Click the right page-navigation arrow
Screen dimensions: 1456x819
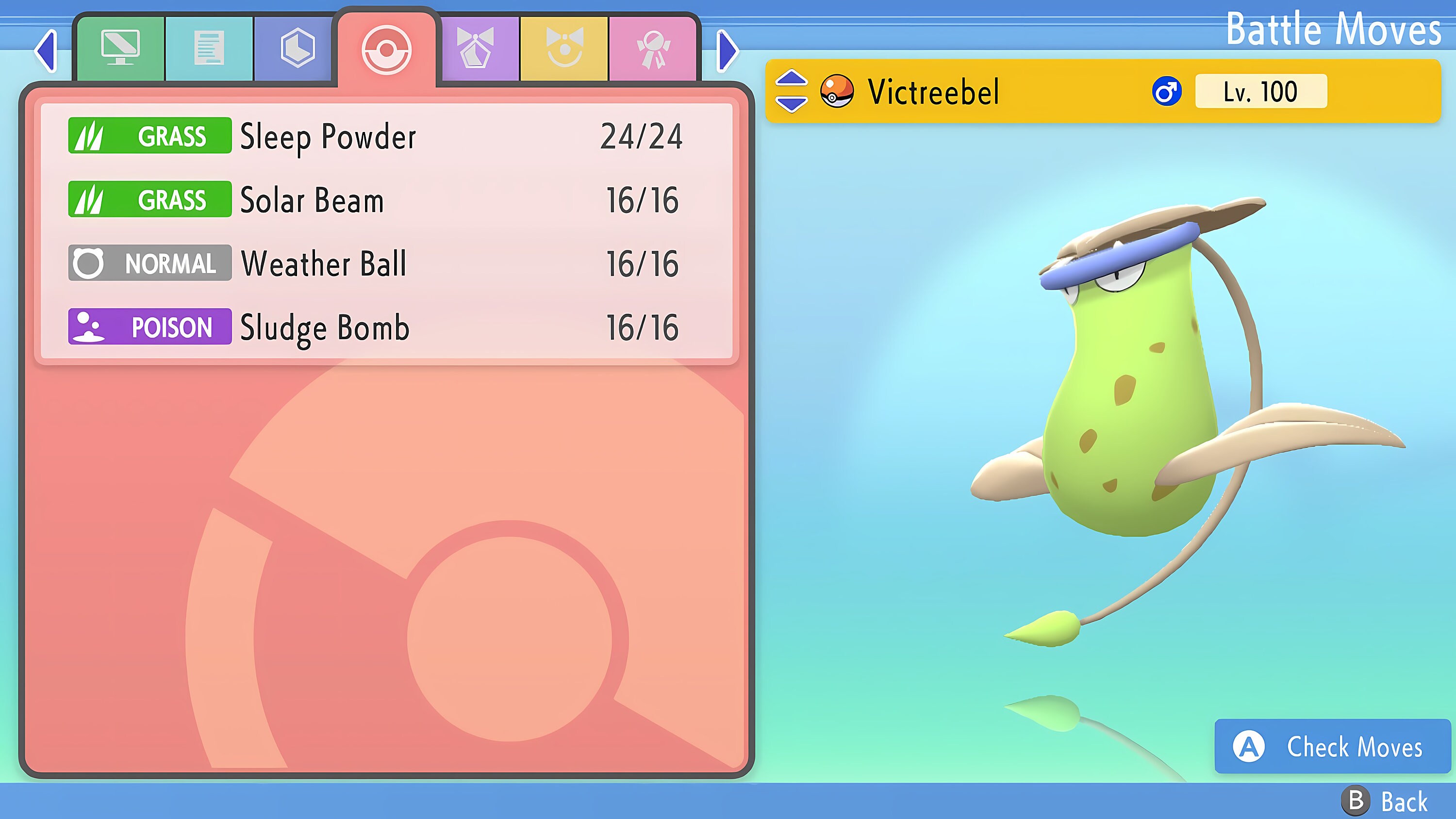point(728,51)
